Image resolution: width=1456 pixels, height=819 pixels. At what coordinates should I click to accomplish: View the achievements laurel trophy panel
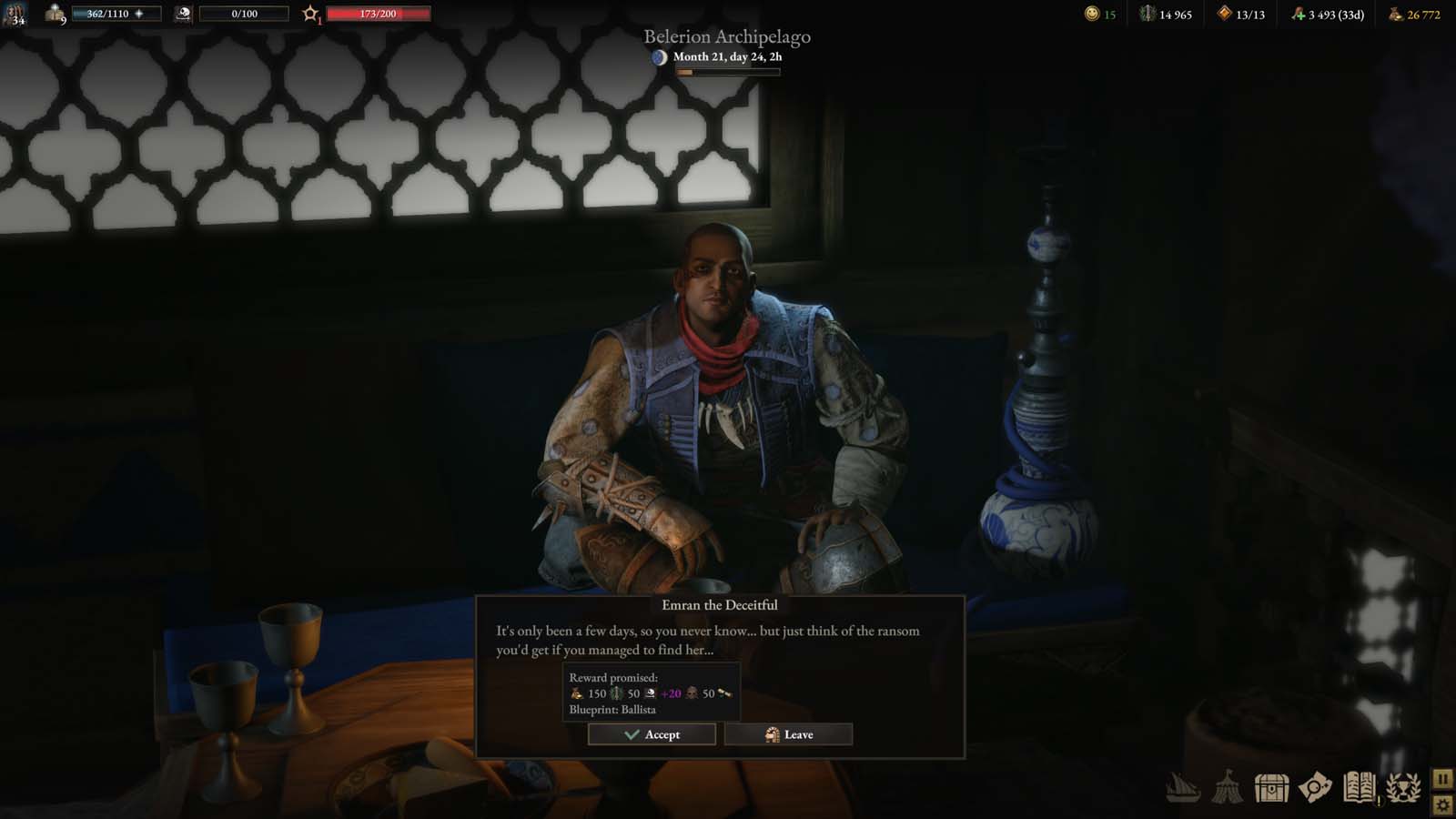pyautogui.click(x=1401, y=784)
